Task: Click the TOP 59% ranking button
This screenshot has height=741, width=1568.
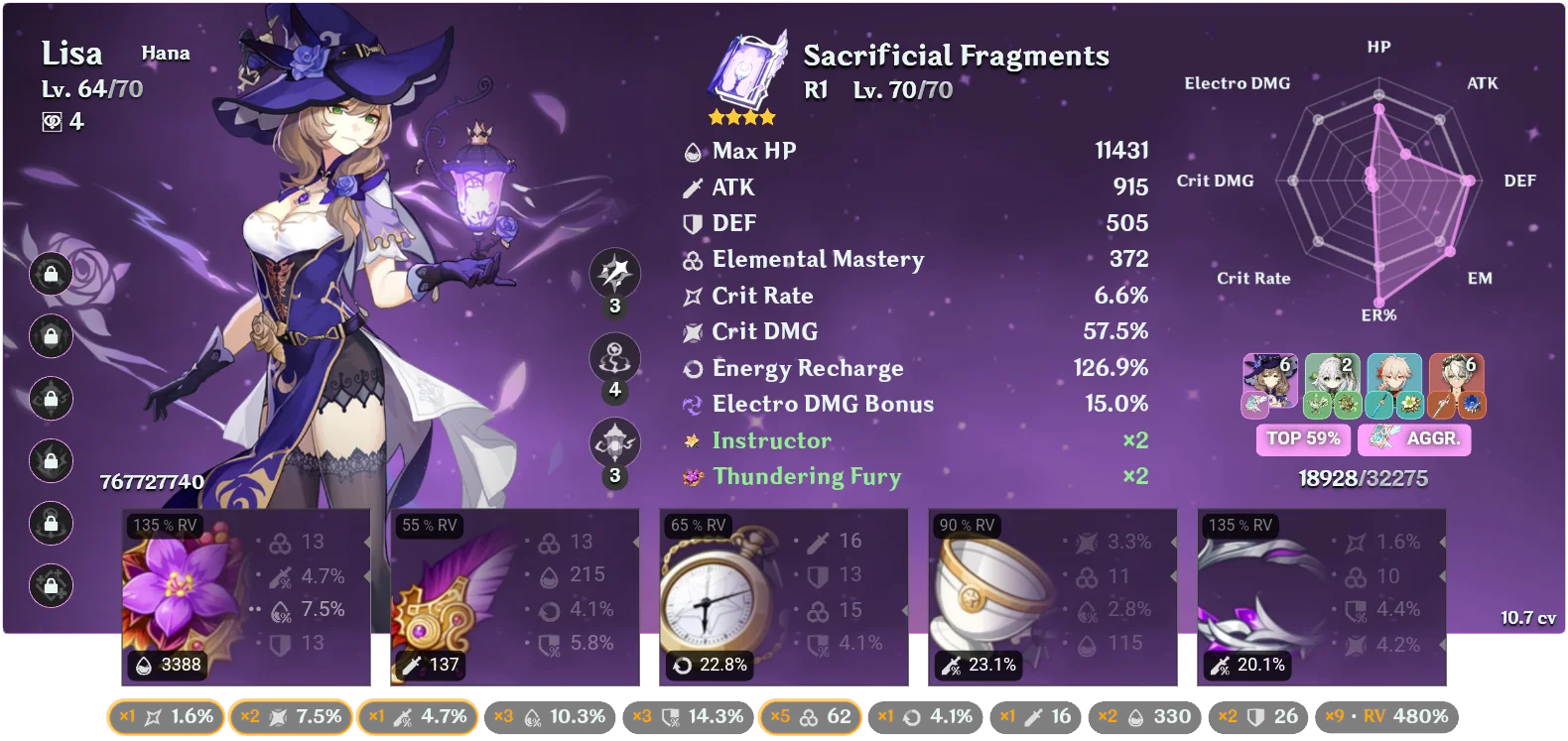Action: [1303, 438]
